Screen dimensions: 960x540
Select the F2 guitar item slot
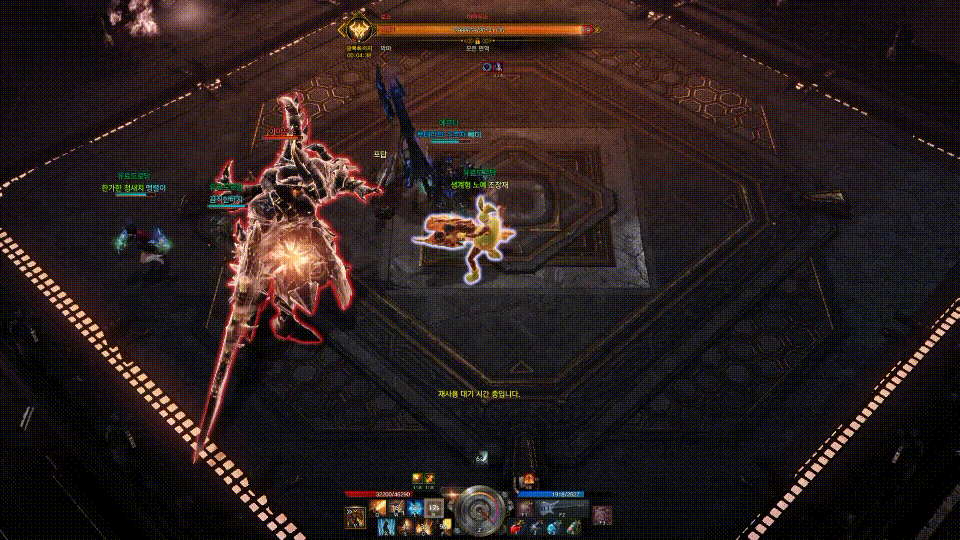tap(548, 509)
